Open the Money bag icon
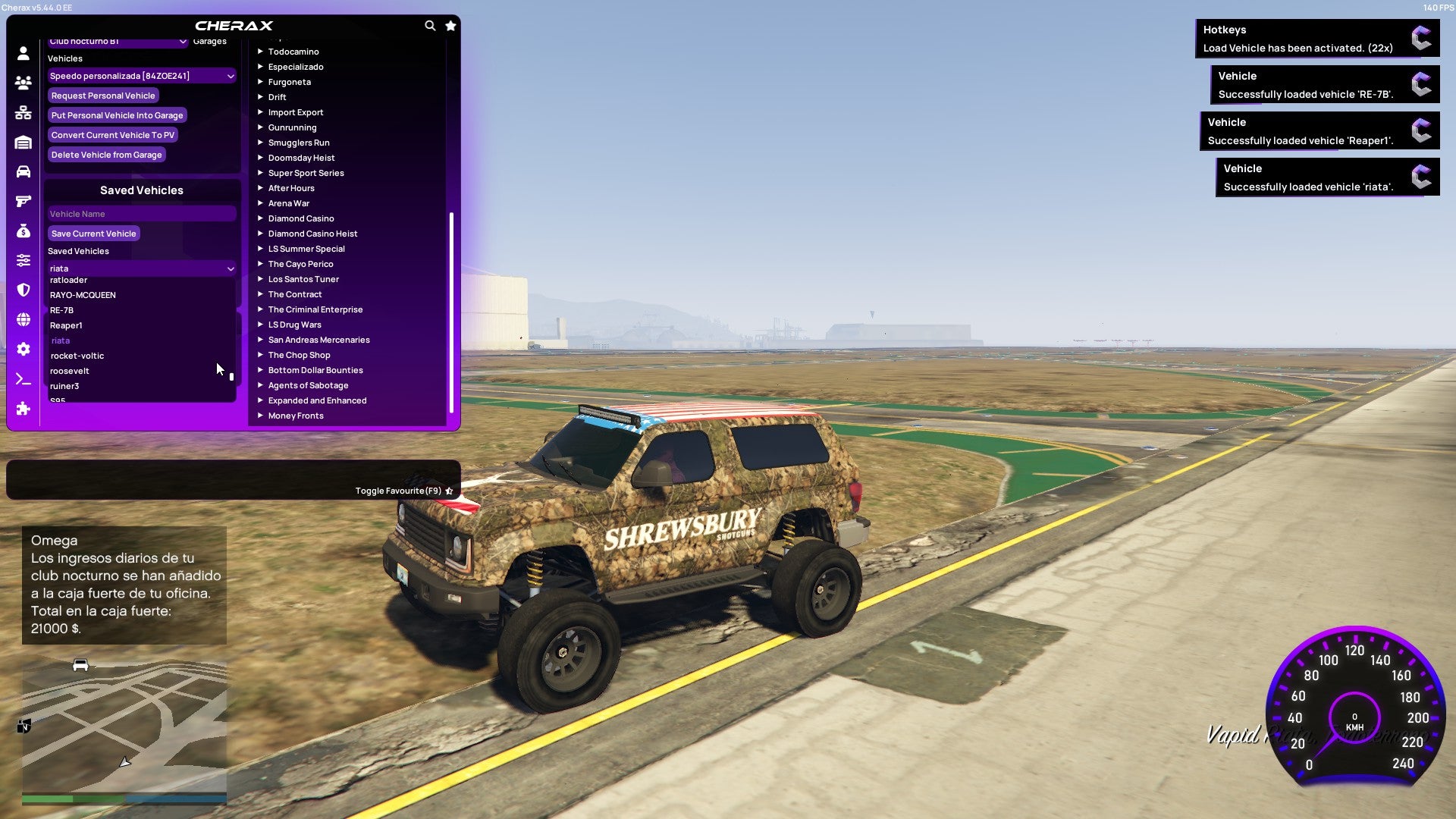Image resolution: width=1456 pixels, height=819 pixels. coord(23,230)
